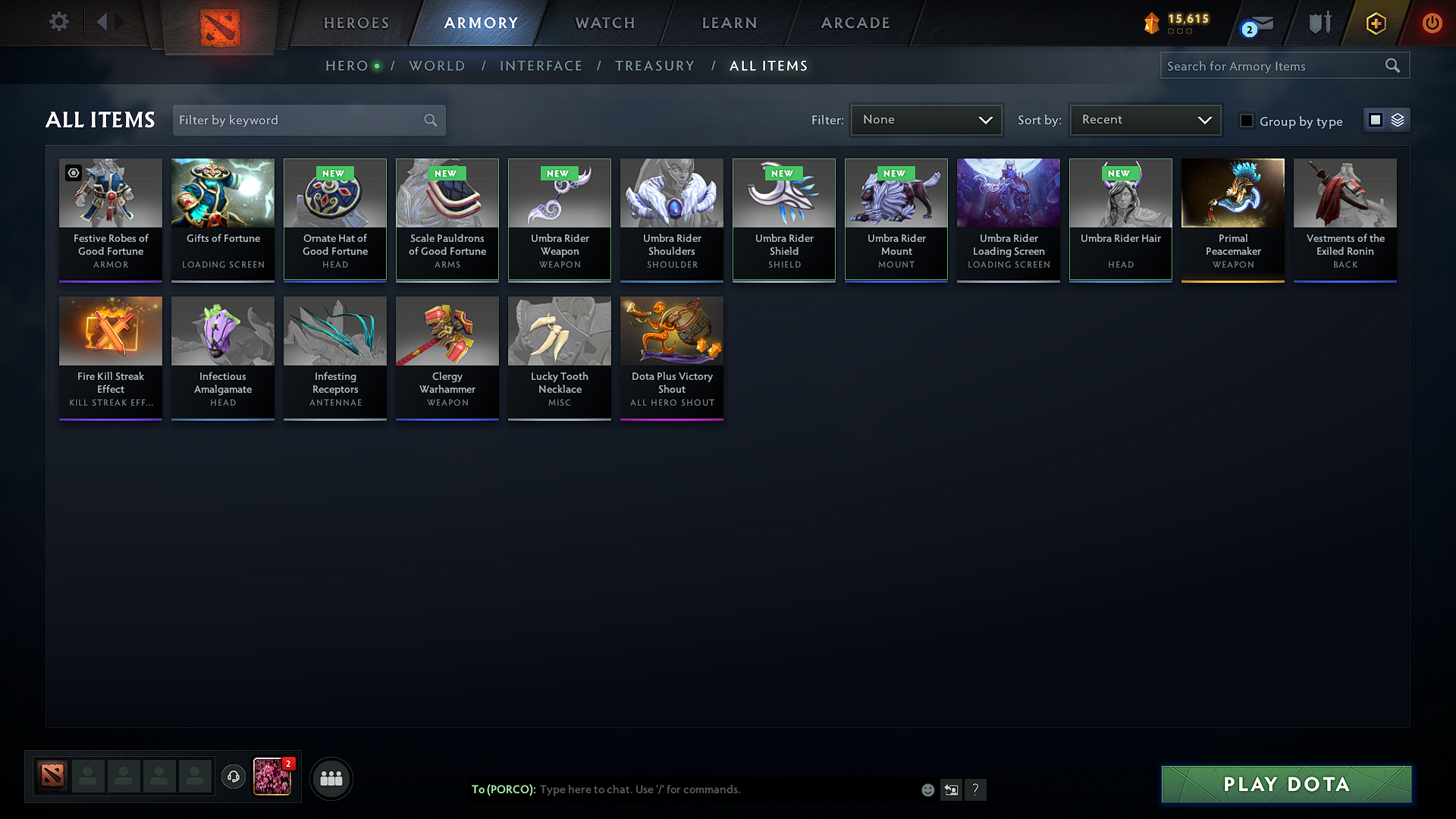Open the Filter dropdown set to None
This screenshot has height=819, width=1456.
[x=926, y=119]
